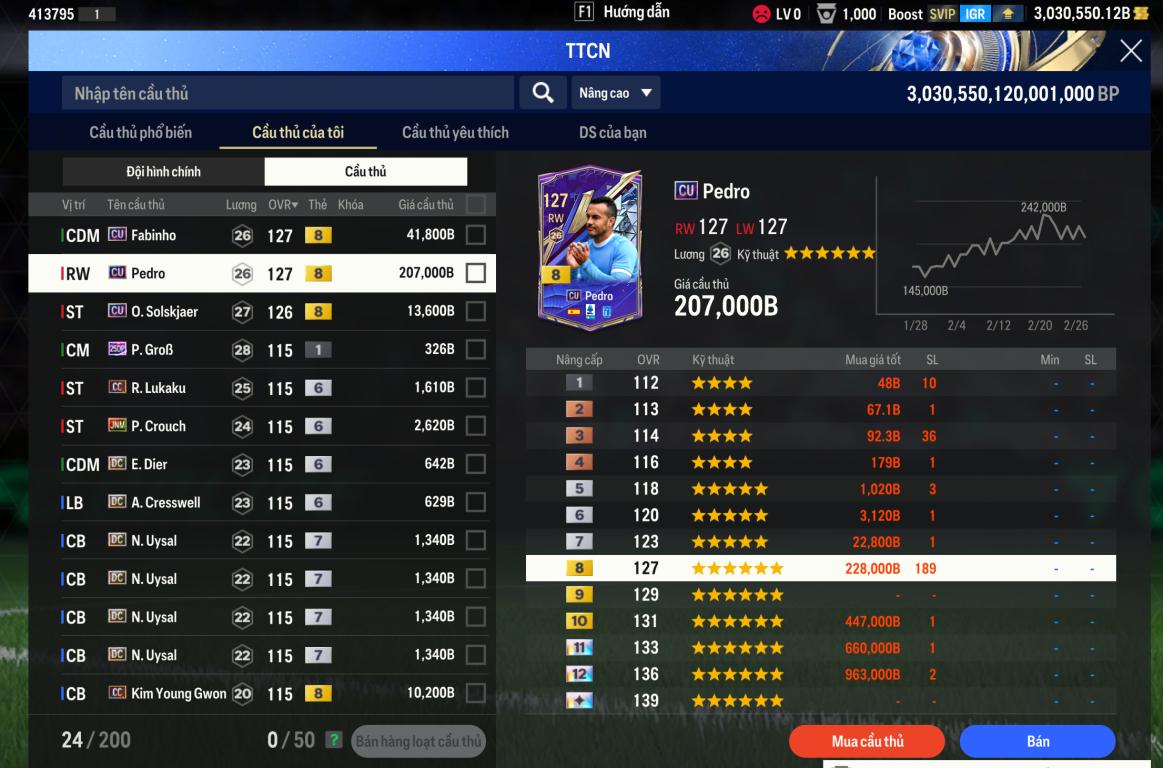This screenshot has width=1163, height=768.
Task: Click the magnifying glass search button
Action: click(543, 93)
